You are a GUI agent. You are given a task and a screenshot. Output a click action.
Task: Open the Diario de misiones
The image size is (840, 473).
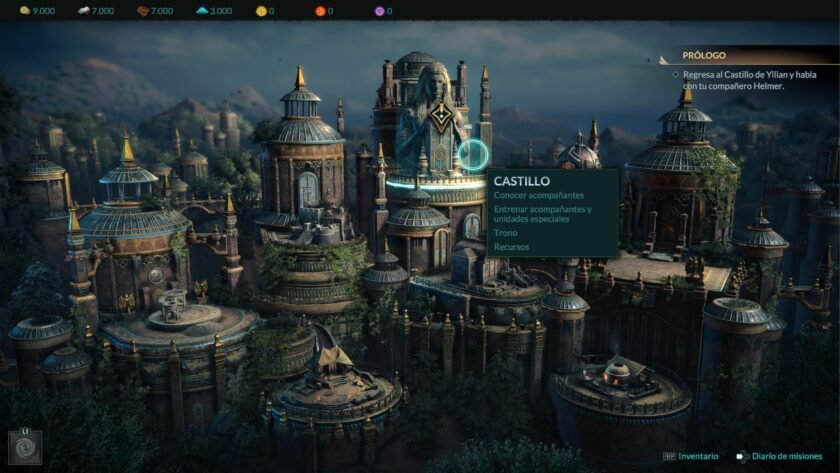793,456
